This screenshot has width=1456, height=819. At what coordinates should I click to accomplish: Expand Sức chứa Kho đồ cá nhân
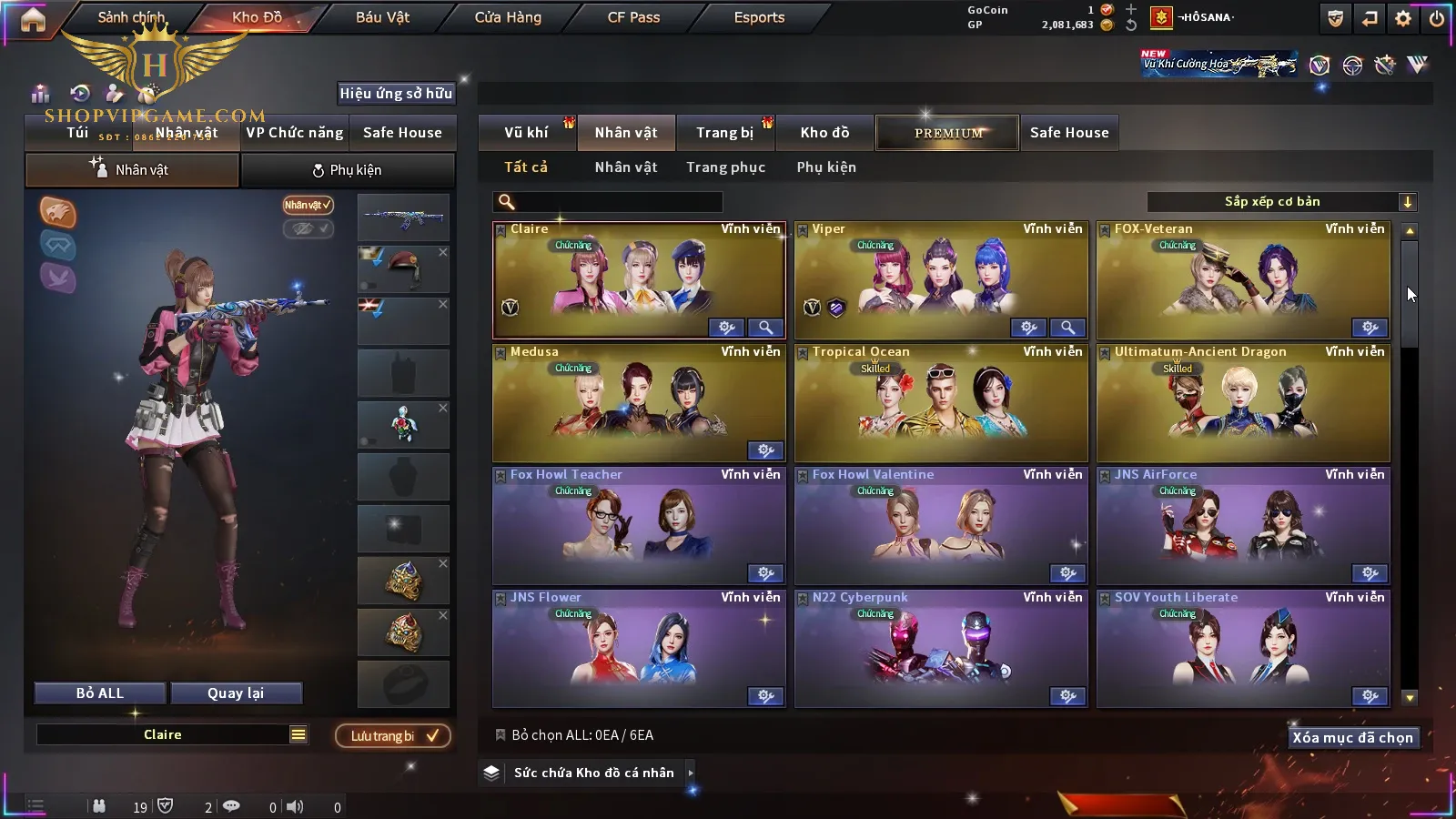click(691, 773)
